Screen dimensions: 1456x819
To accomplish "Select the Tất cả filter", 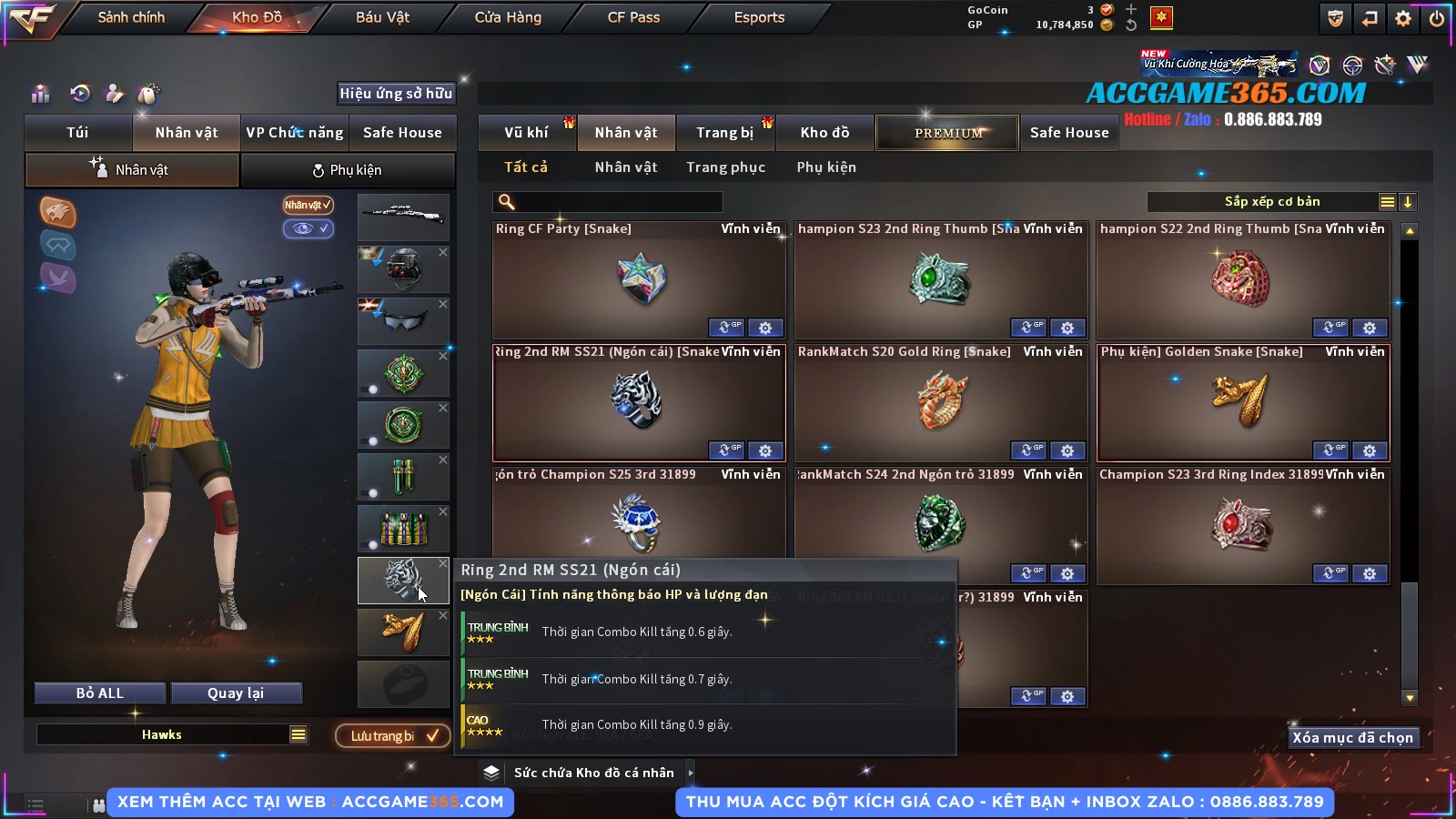I will [x=526, y=167].
